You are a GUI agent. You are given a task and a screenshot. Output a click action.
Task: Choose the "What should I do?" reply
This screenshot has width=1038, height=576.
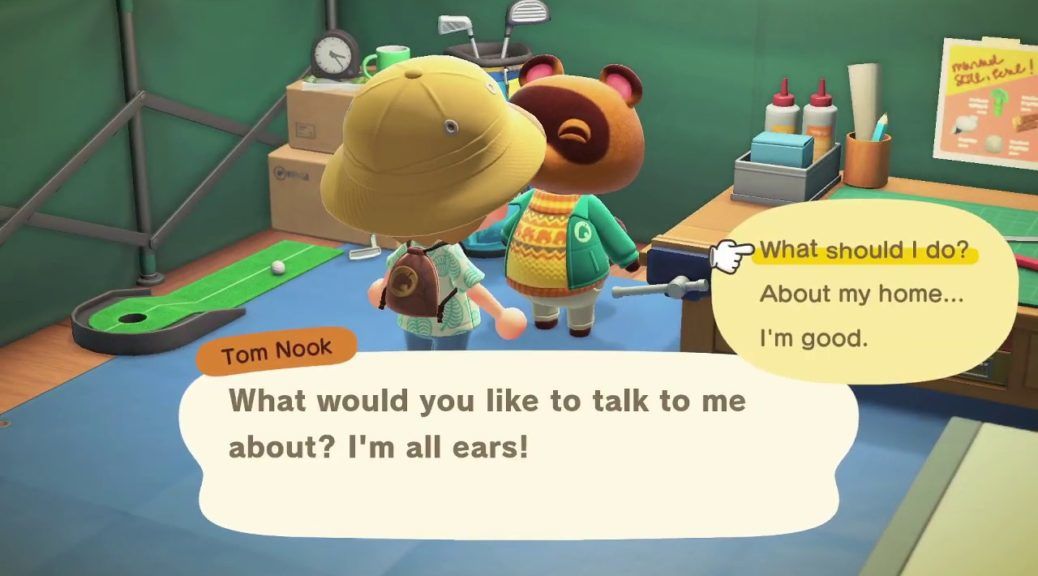[864, 251]
